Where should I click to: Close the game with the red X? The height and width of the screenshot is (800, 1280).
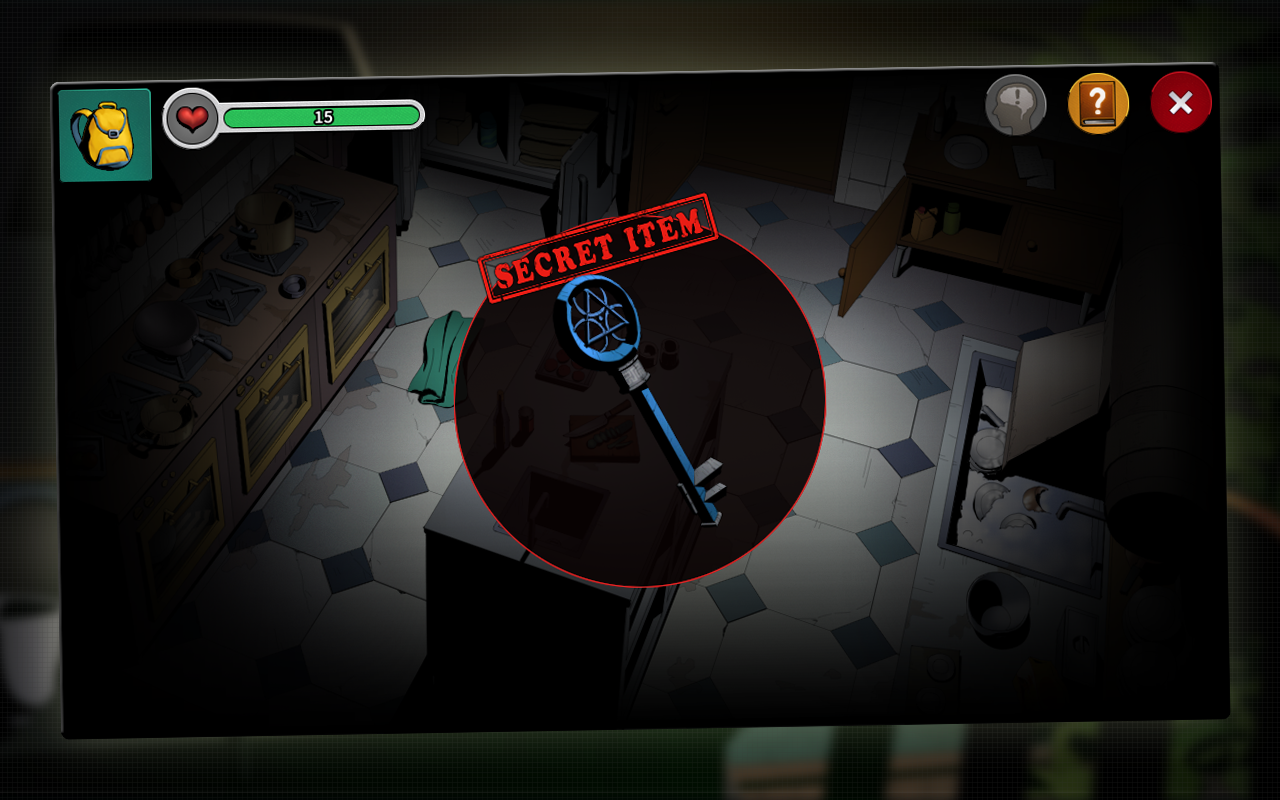1180,102
